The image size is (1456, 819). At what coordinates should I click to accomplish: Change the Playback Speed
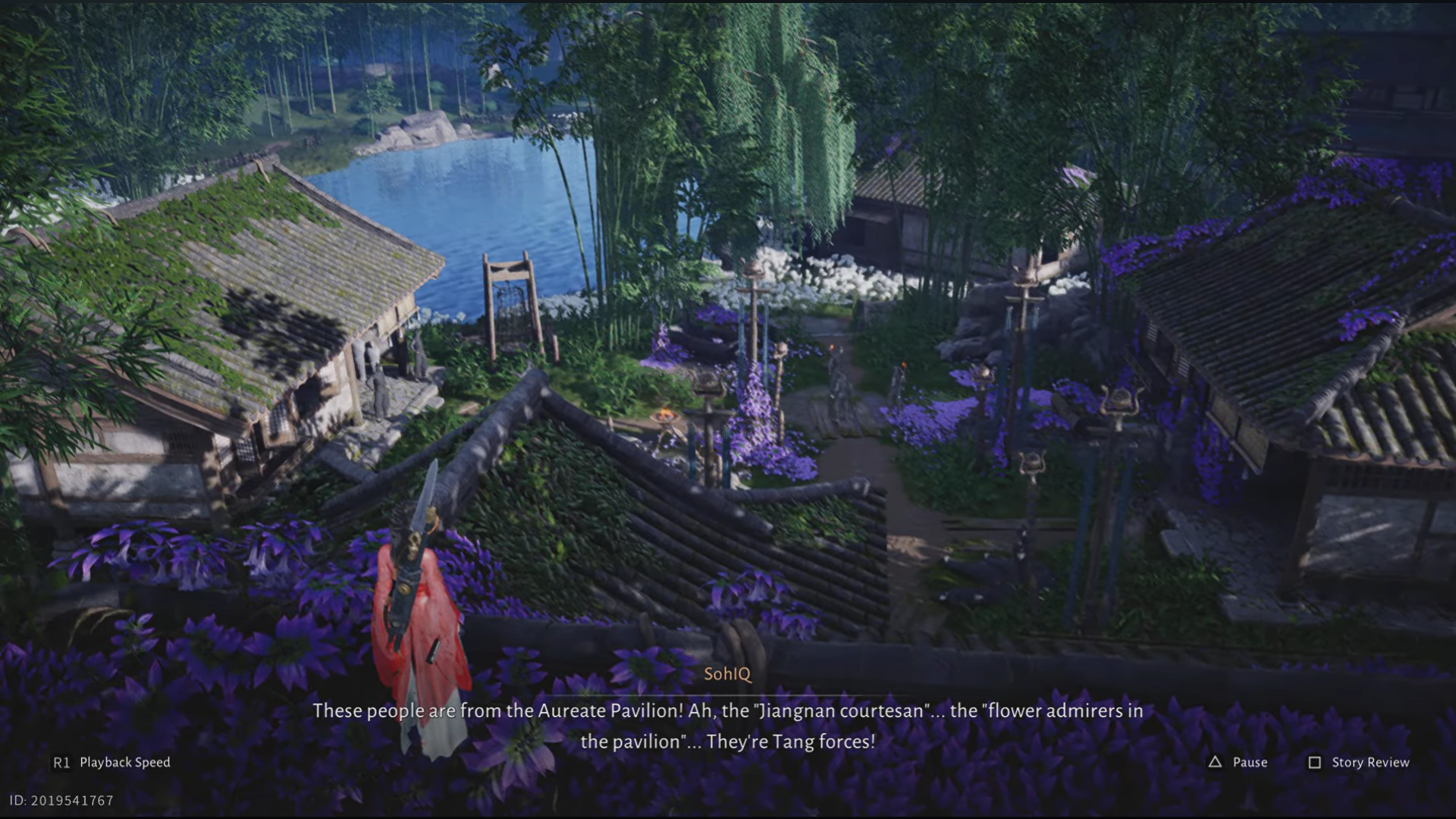click(x=111, y=762)
